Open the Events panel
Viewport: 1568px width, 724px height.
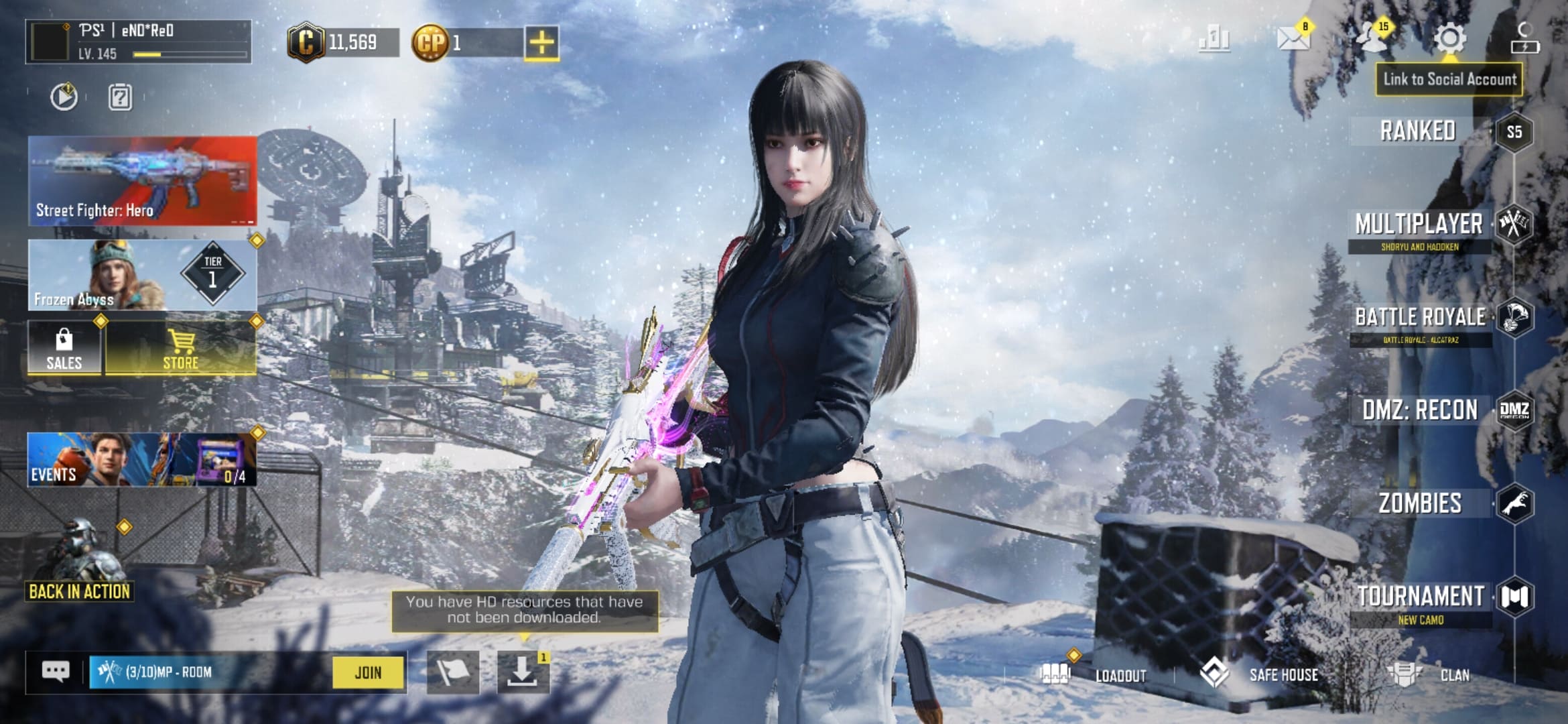[142, 460]
